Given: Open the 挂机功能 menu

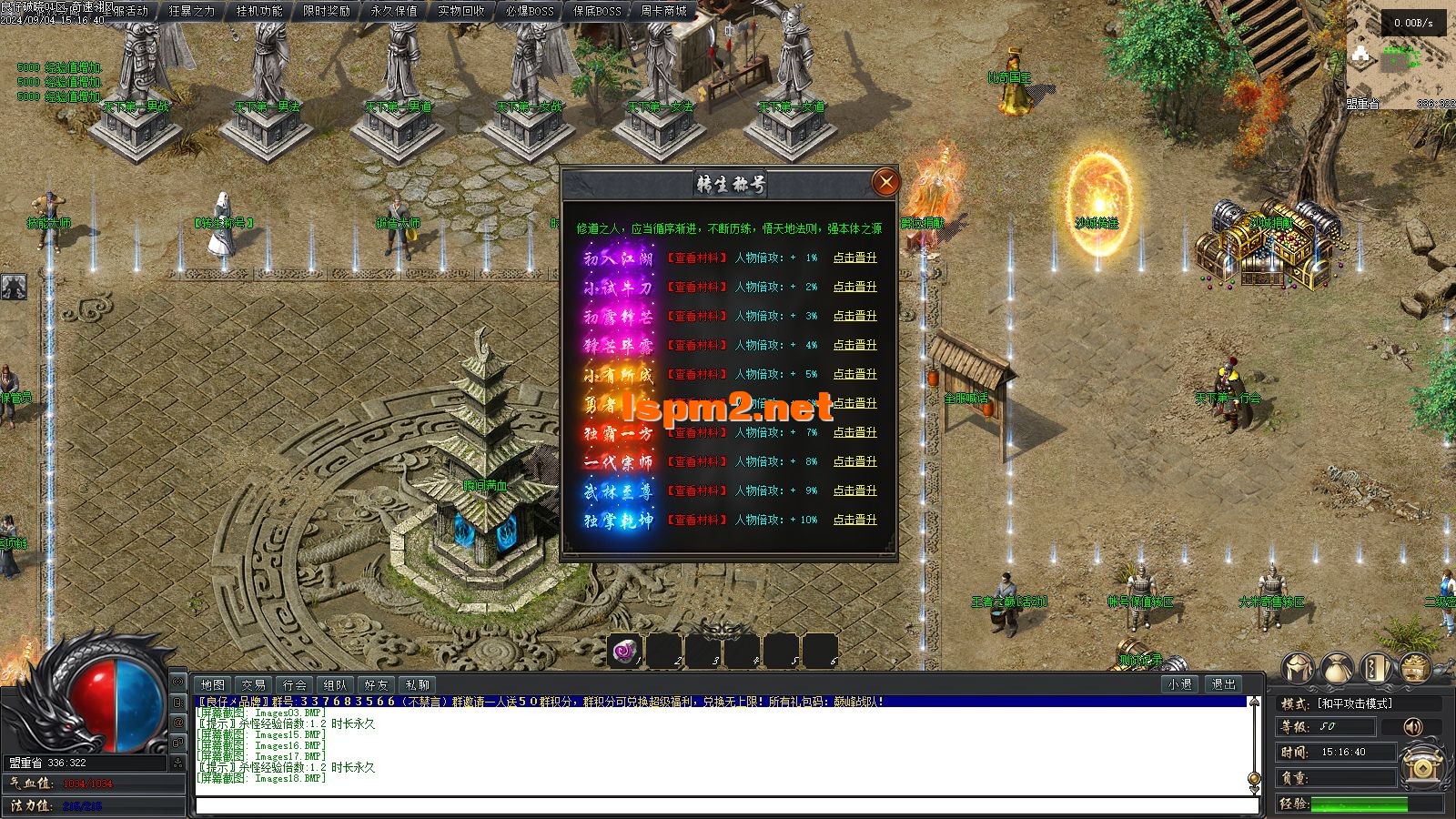Looking at the screenshot, I should point(259,11).
